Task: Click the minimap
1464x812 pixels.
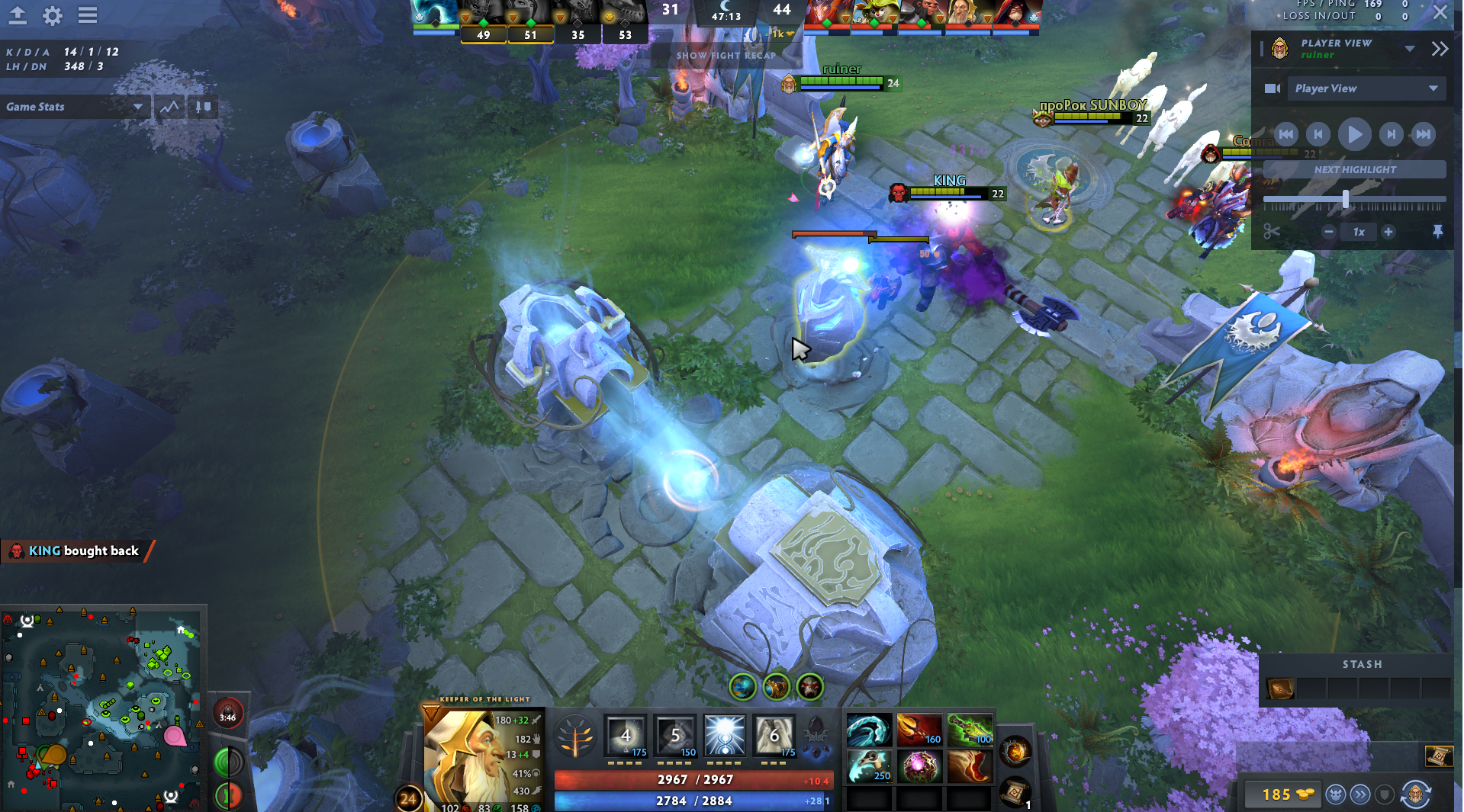Action: [x=102, y=708]
